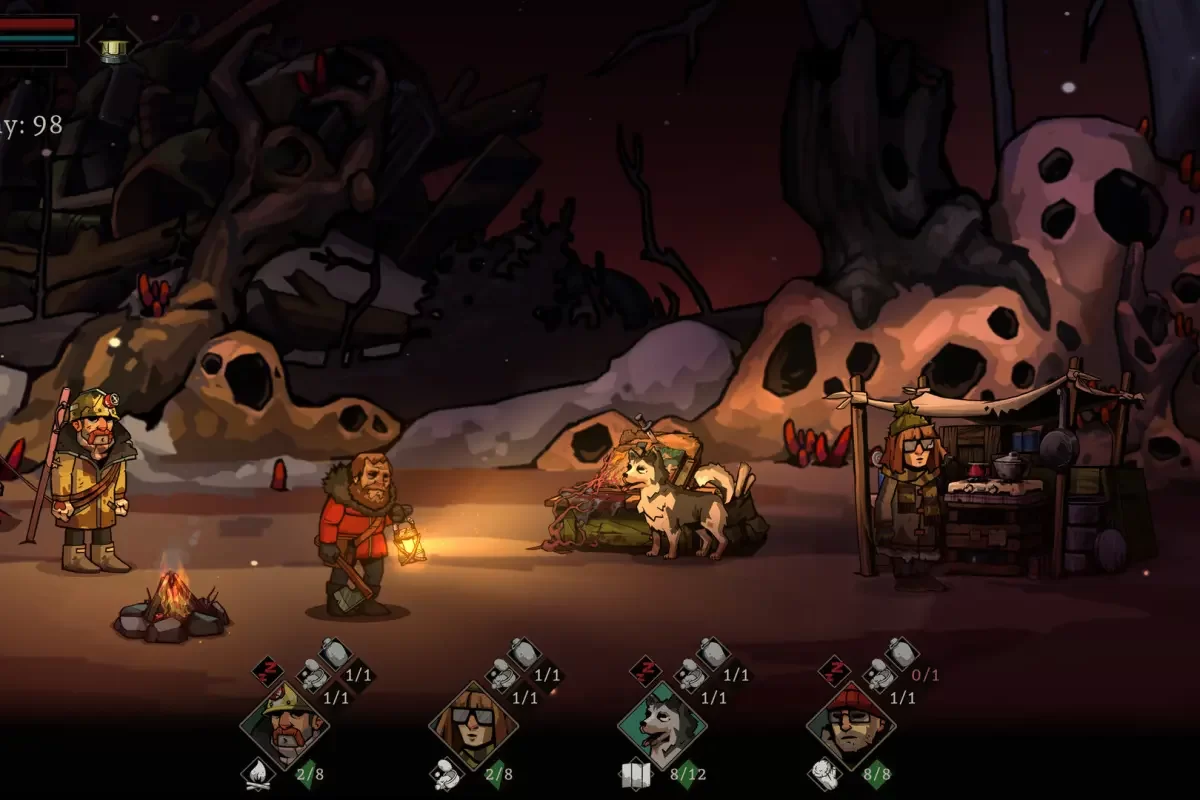1200x800 pixels.
Task: Activate the skill icon beside the sunglasses woman
Action: pos(446,772)
